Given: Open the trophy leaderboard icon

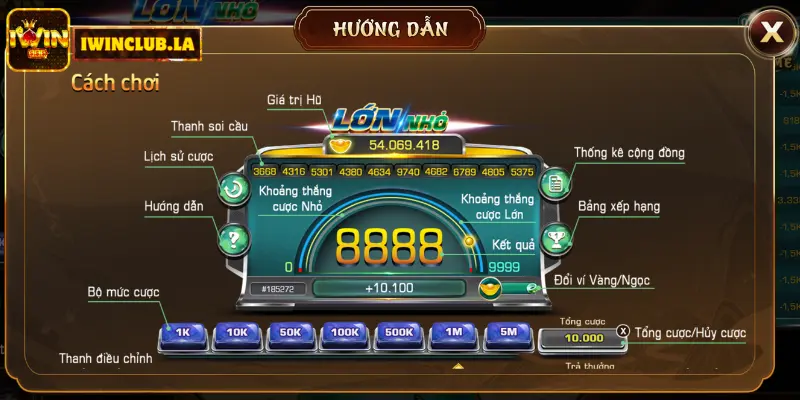Looking at the screenshot, I should 554,237.
